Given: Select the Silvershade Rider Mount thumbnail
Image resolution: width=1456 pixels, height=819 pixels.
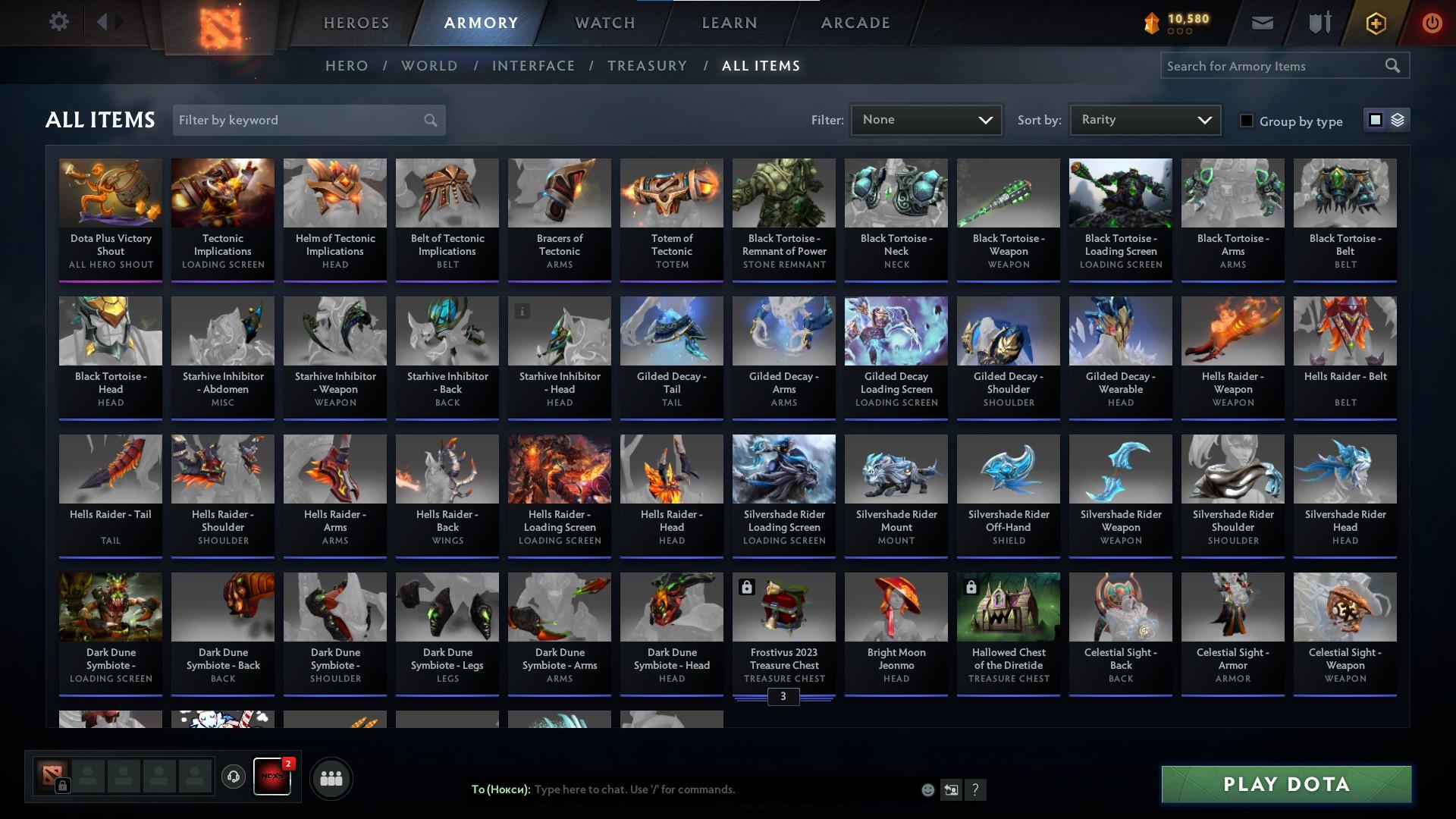Looking at the screenshot, I should 896,469.
